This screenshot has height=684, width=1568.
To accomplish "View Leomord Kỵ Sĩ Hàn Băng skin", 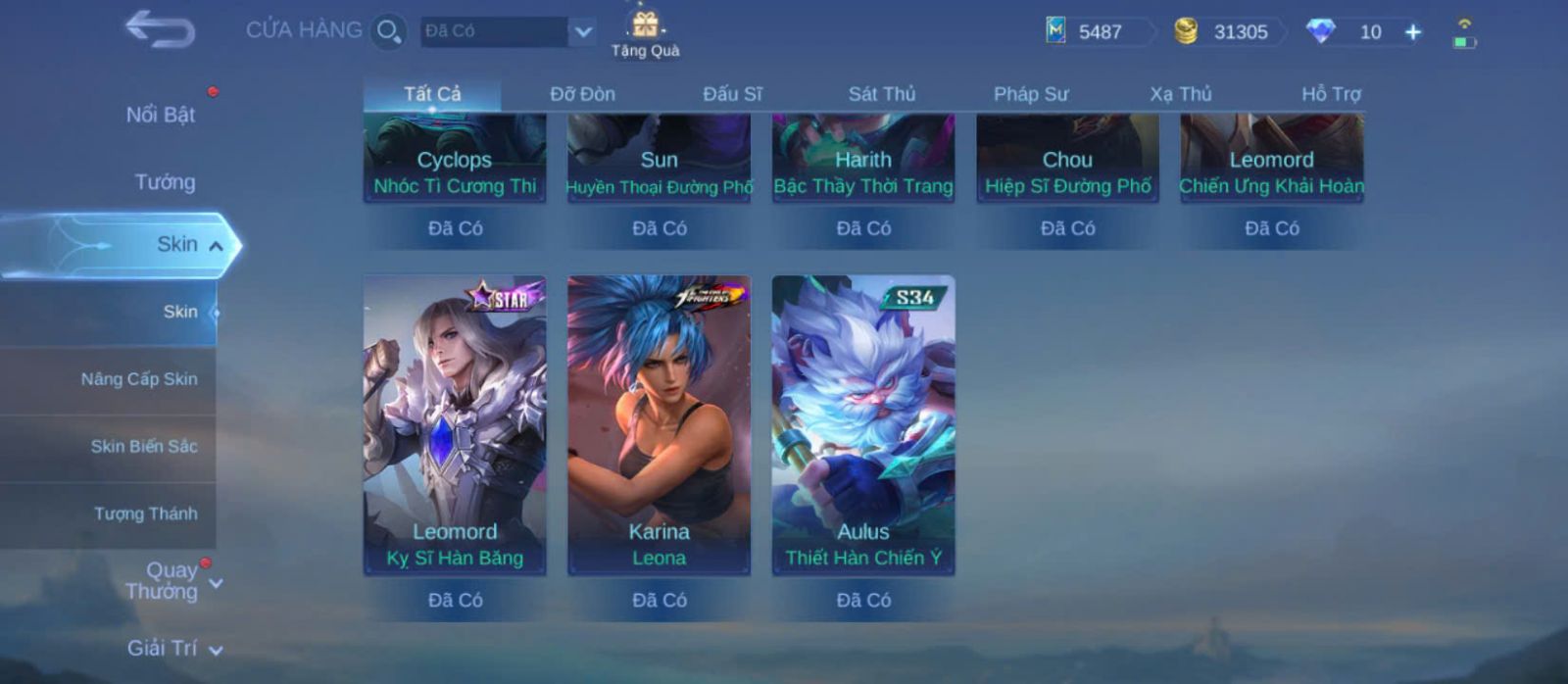I will point(455,424).
